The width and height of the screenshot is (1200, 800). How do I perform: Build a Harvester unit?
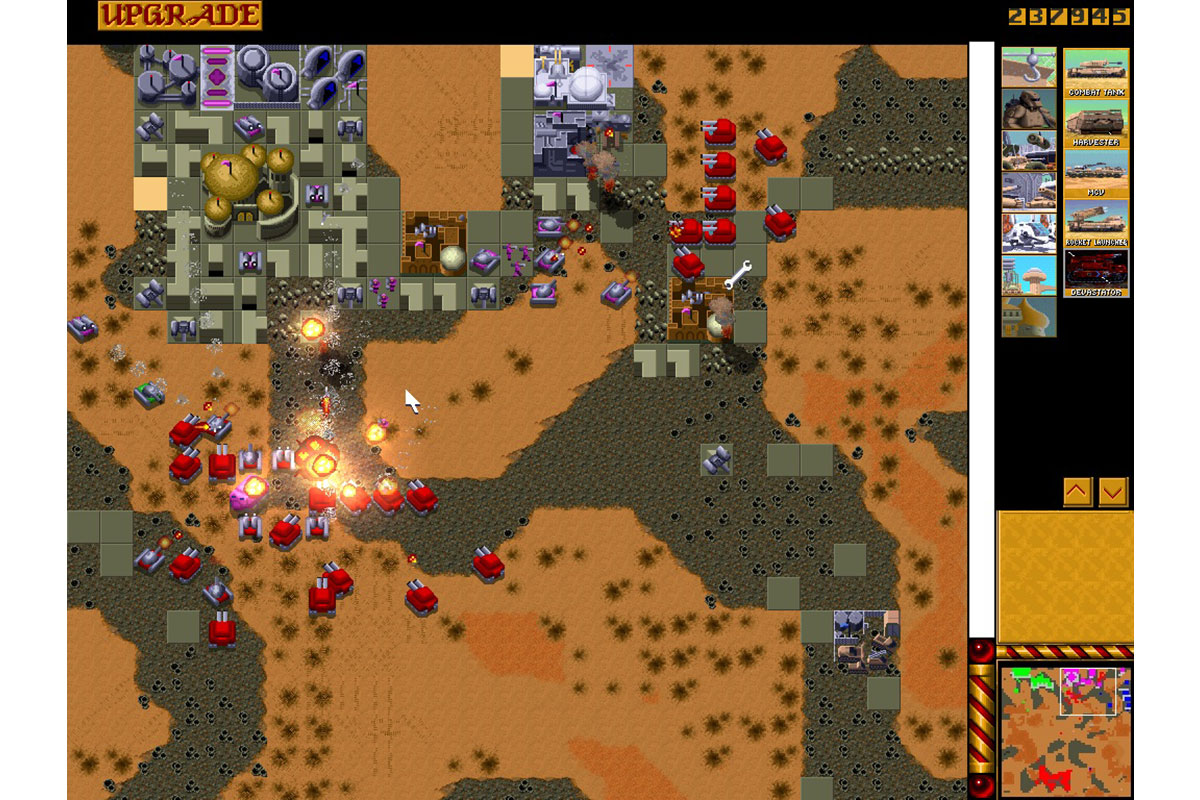[x=1096, y=123]
